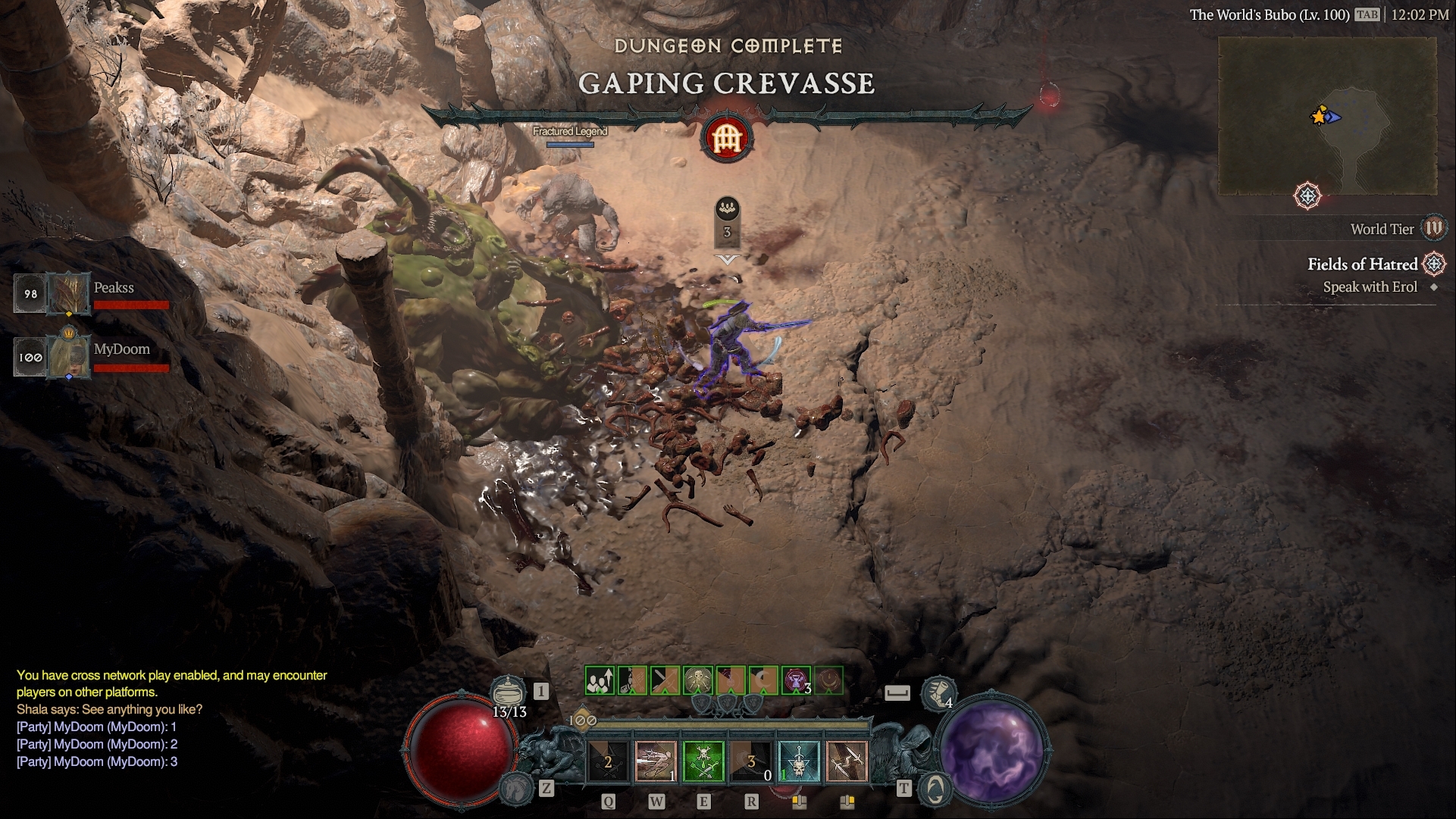Click the red dungeon gate emblem
This screenshot has width=1456, height=819.
[727, 137]
